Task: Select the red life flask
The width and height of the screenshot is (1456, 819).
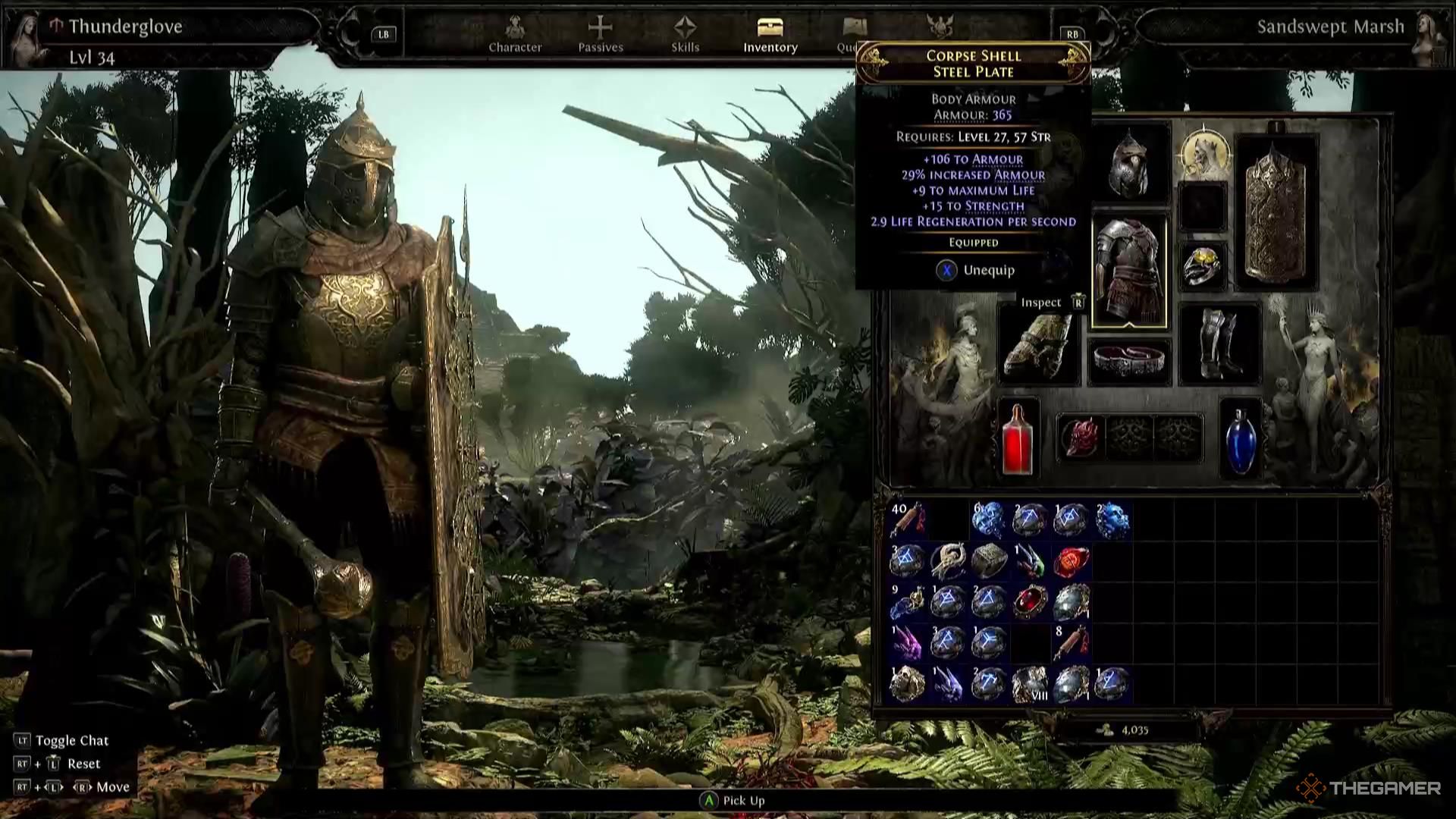Action: coord(1017,439)
